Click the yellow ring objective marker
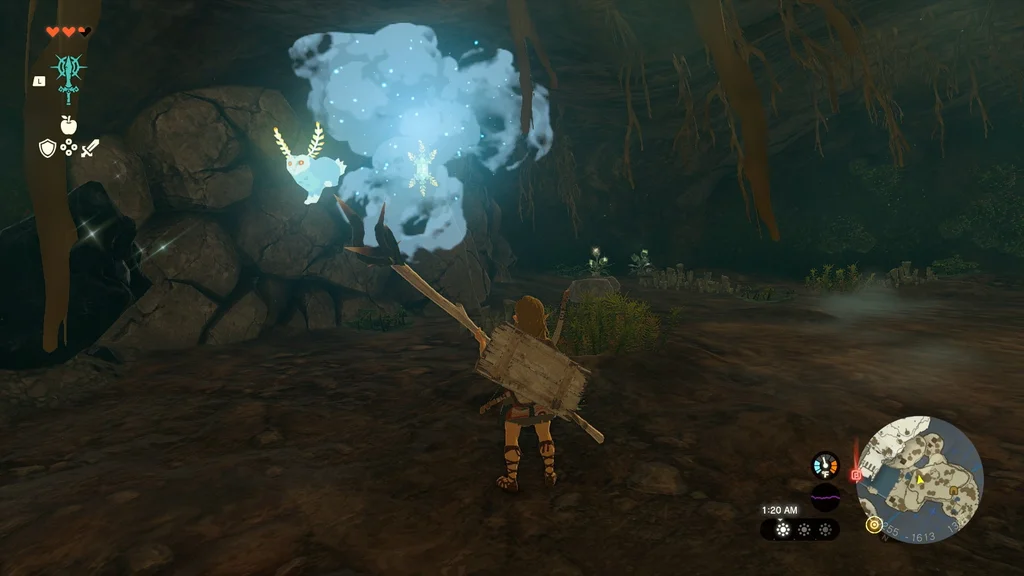Image resolution: width=1024 pixels, height=576 pixels. coord(874,524)
